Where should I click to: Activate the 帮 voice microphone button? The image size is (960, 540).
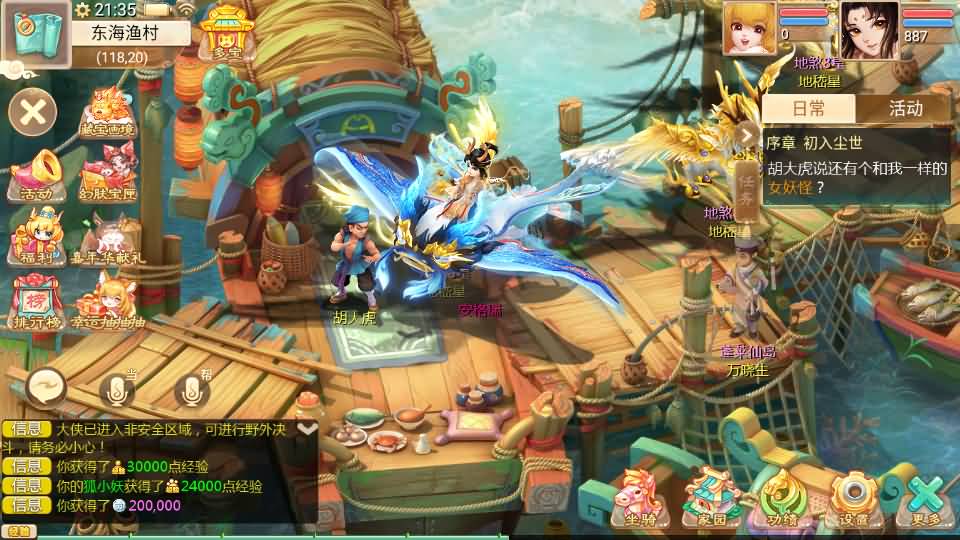click(193, 390)
